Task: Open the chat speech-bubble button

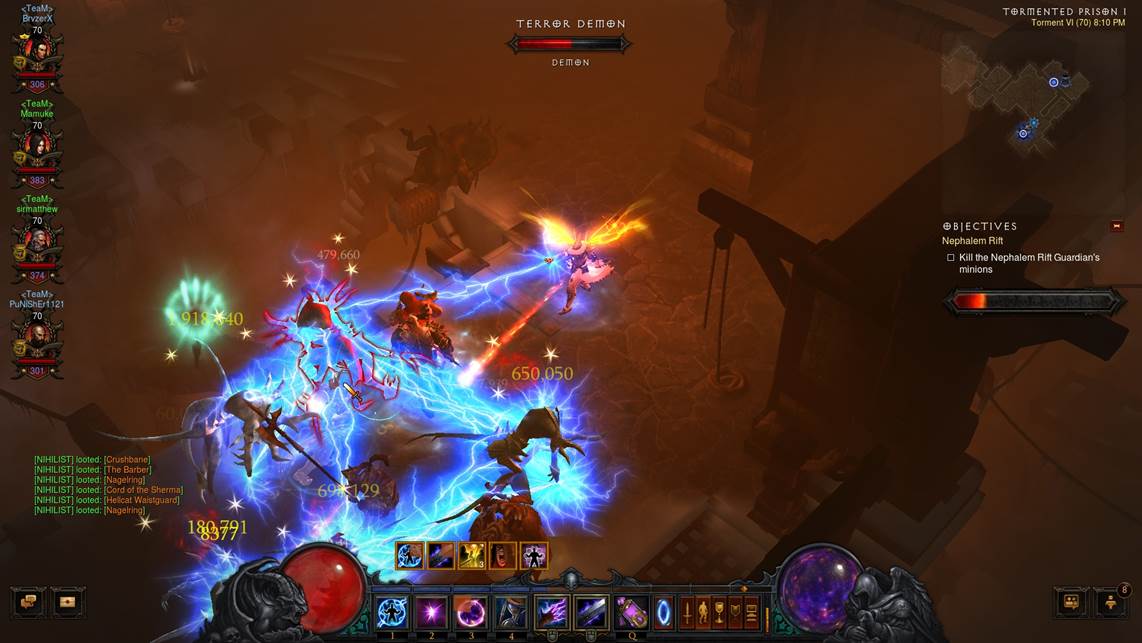Action: click(28, 602)
